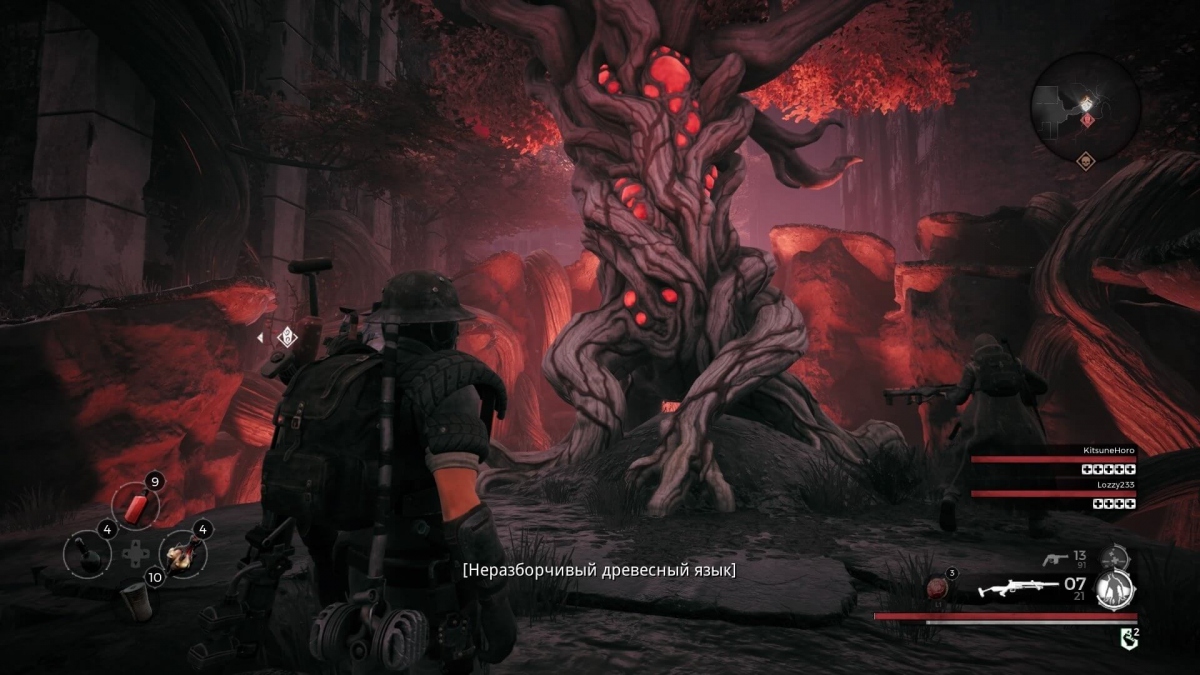Select the dark round flask quick slot
This screenshot has width=1200, height=675.
(85, 554)
